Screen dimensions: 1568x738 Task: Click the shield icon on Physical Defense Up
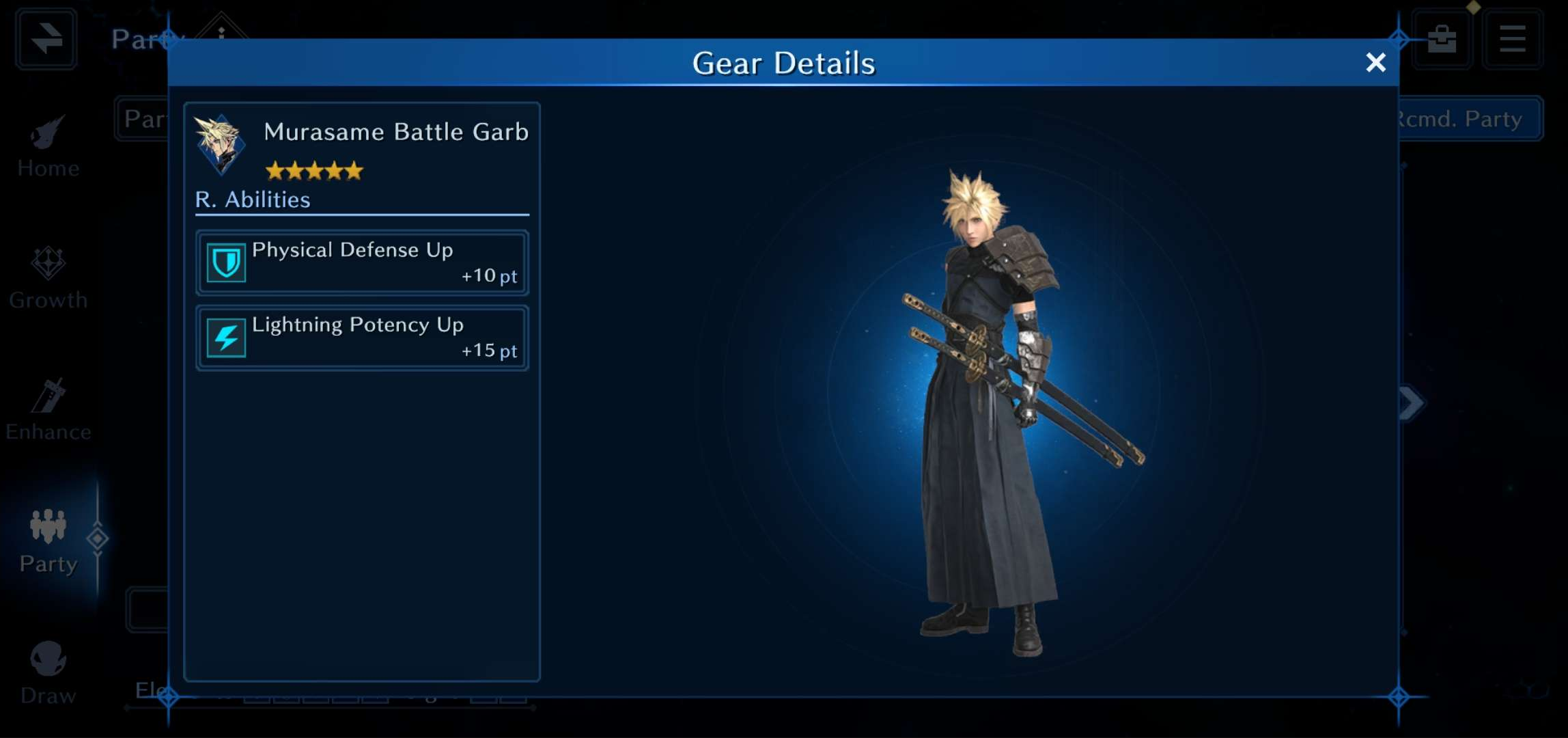pyautogui.click(x=225, y=262)
